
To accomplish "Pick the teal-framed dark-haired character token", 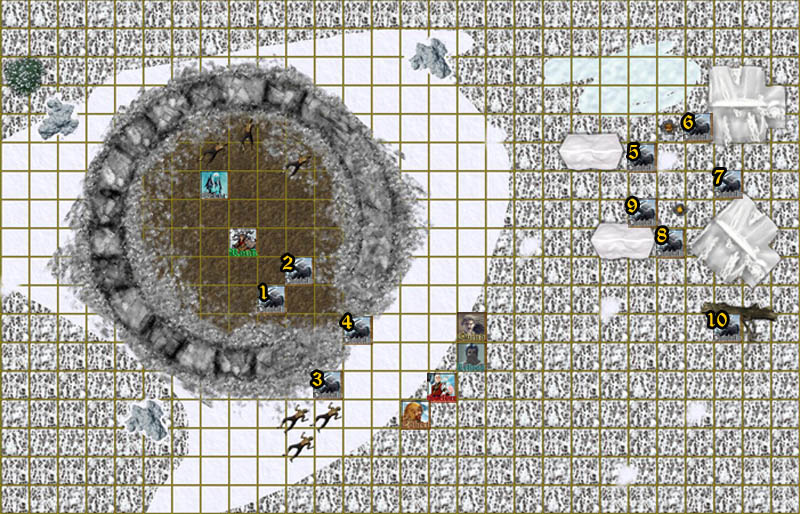I will pos(471,357).
